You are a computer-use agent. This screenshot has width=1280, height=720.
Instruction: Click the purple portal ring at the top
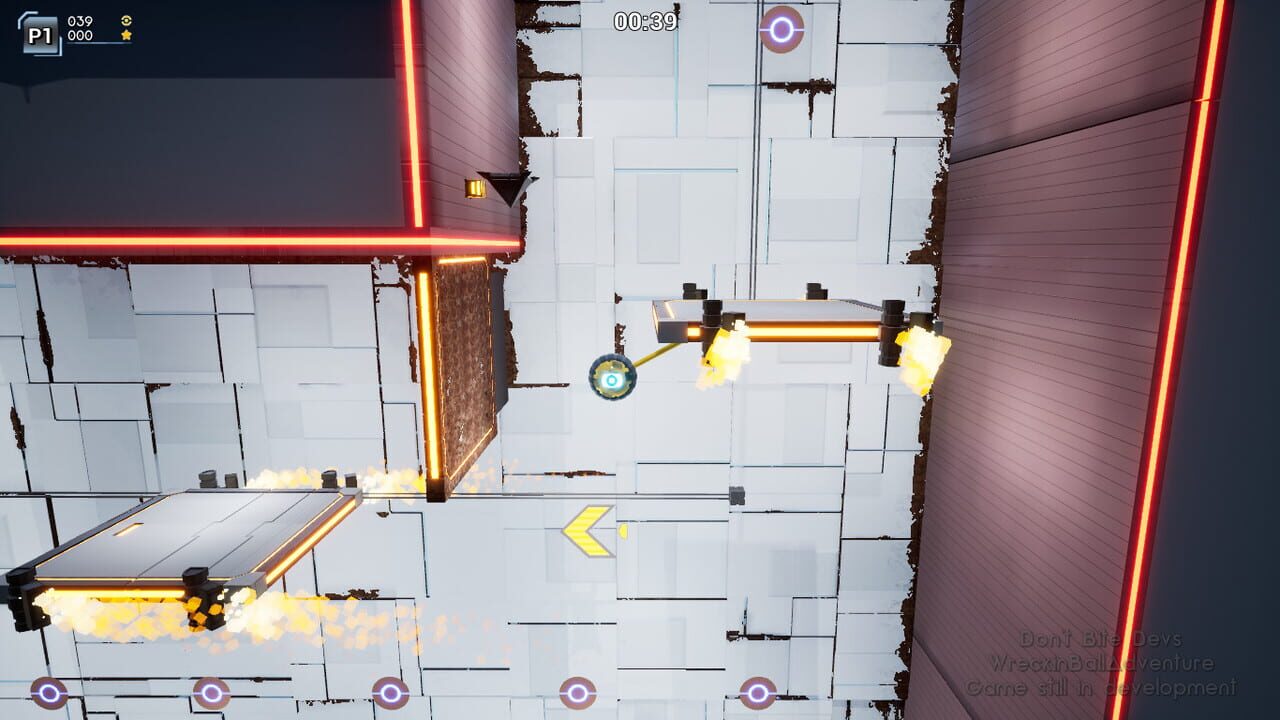pos(779,31)
